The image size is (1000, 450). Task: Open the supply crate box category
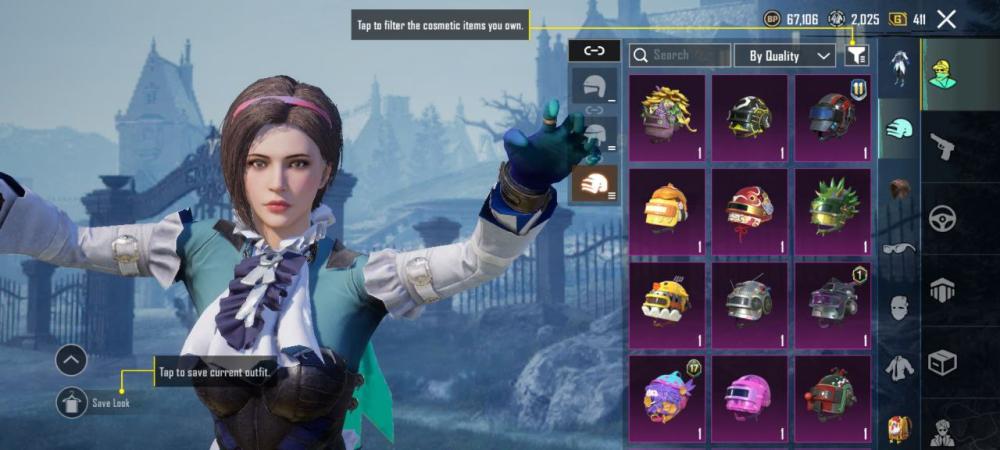[x=942, y=360]
